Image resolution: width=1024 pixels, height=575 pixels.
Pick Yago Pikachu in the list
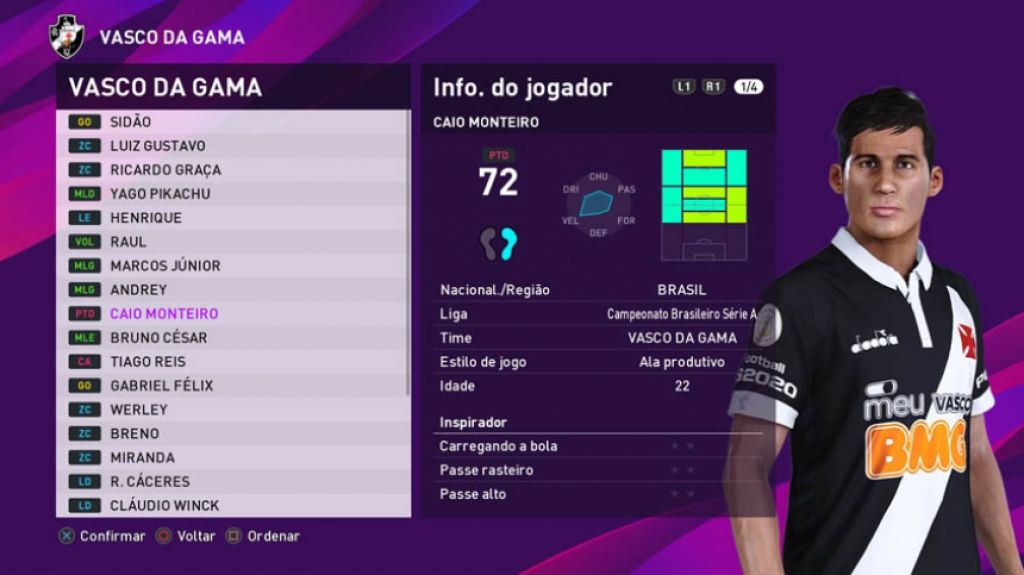click(x=232, y=194)
